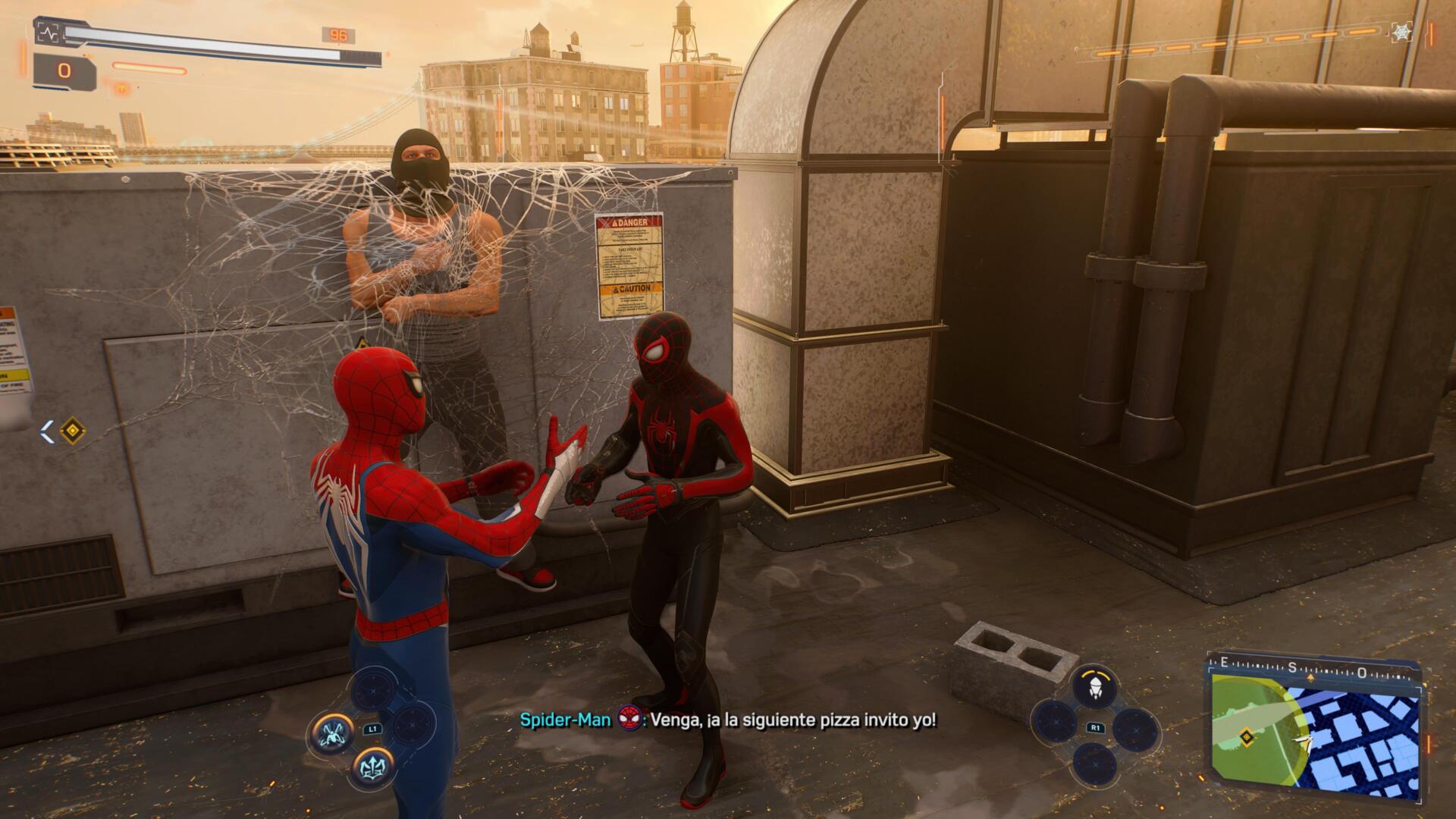This screenshot has height=819, width=1456.
Task: Click the yellow objective marker on minimap
Action: (1245, 736)
